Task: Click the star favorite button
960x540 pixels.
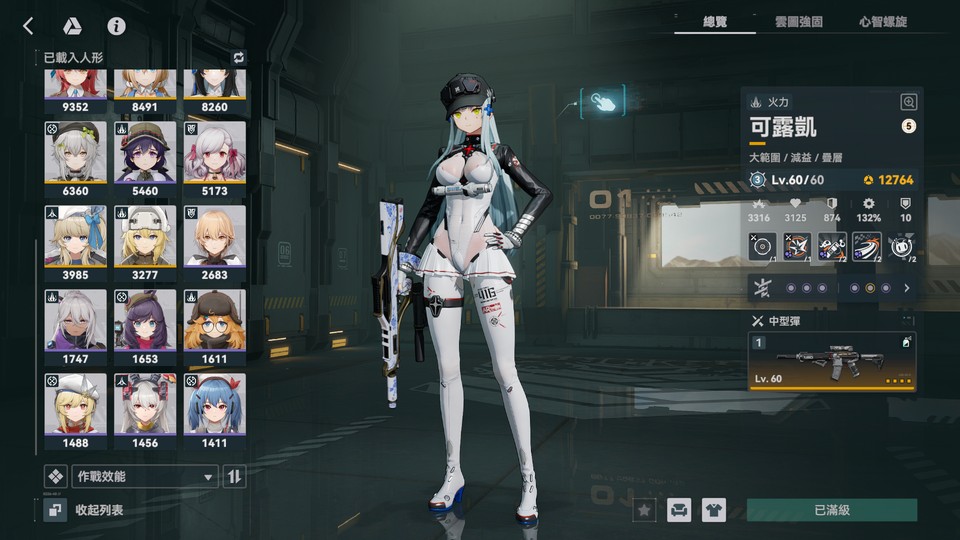Action: pyautogui.click(x=645, y=510)
